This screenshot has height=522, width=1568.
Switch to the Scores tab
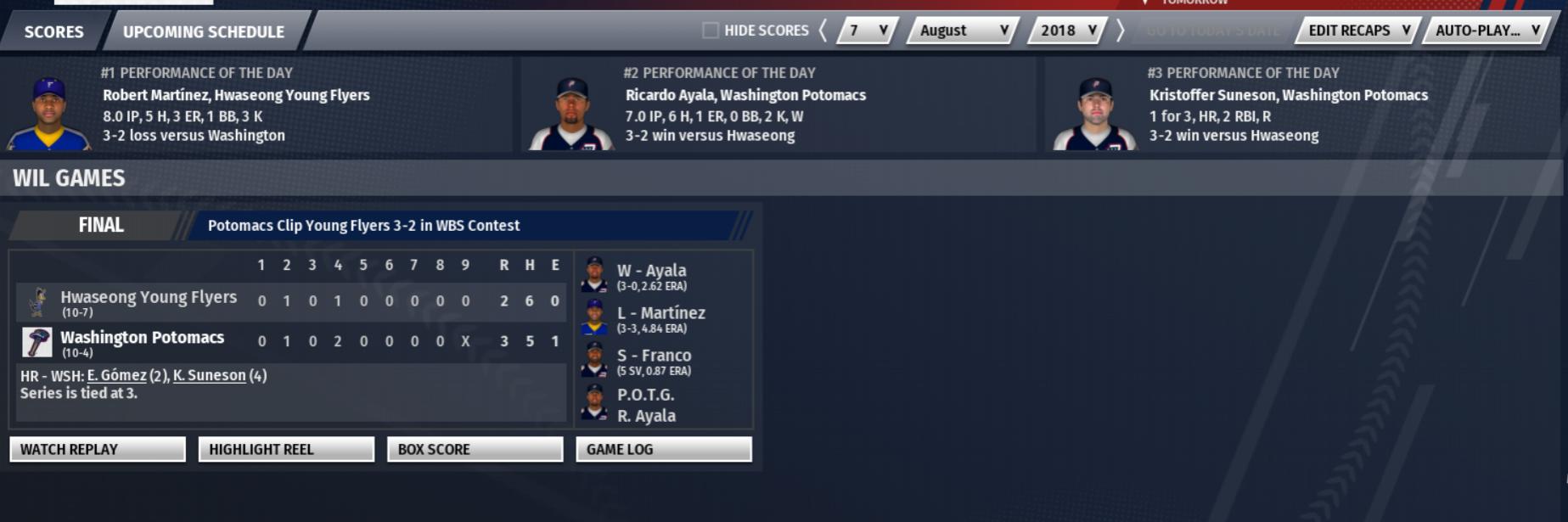coord(53,31)
